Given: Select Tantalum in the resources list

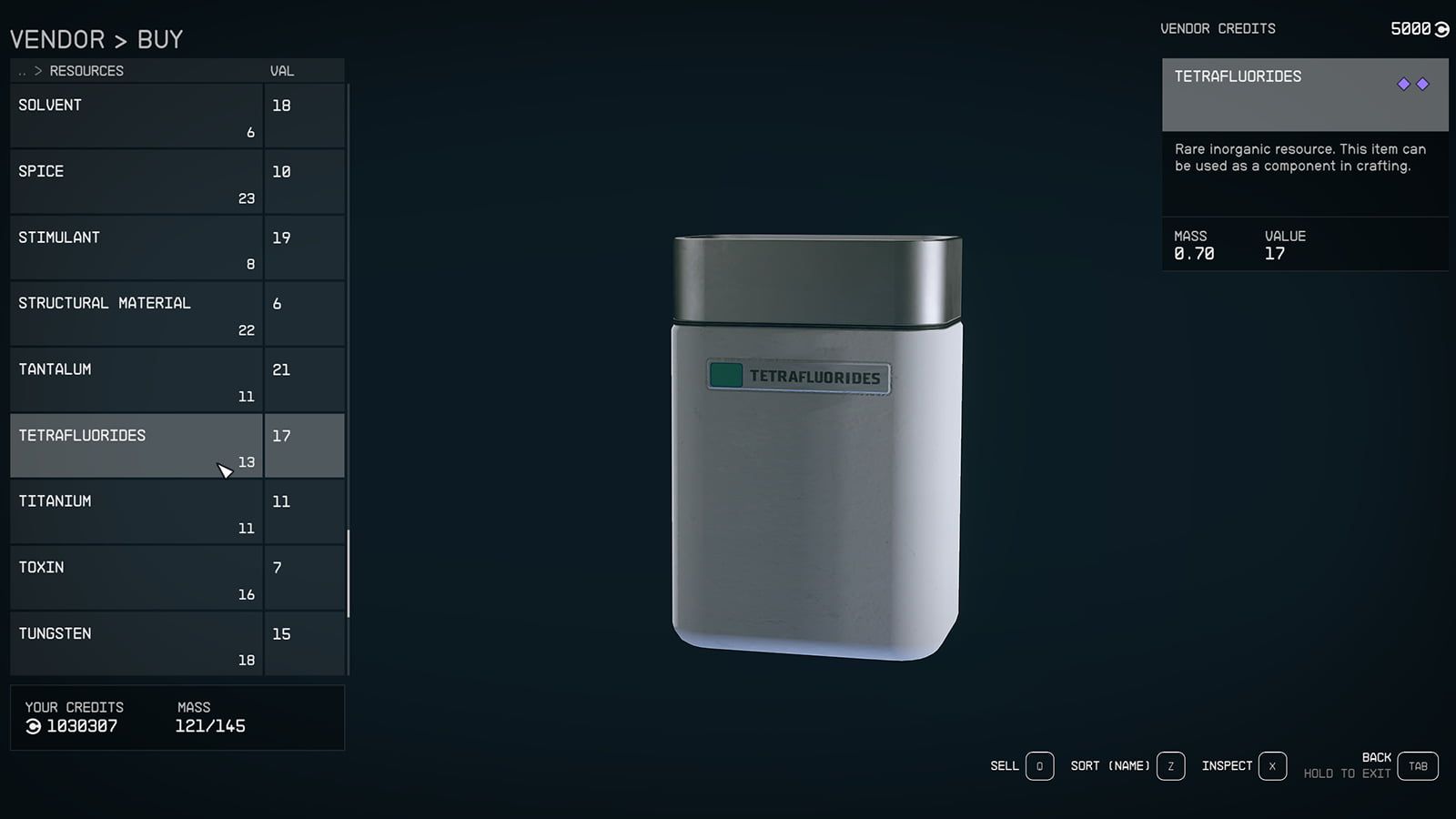Looking at the screenshot, I should tap(136, 380).
